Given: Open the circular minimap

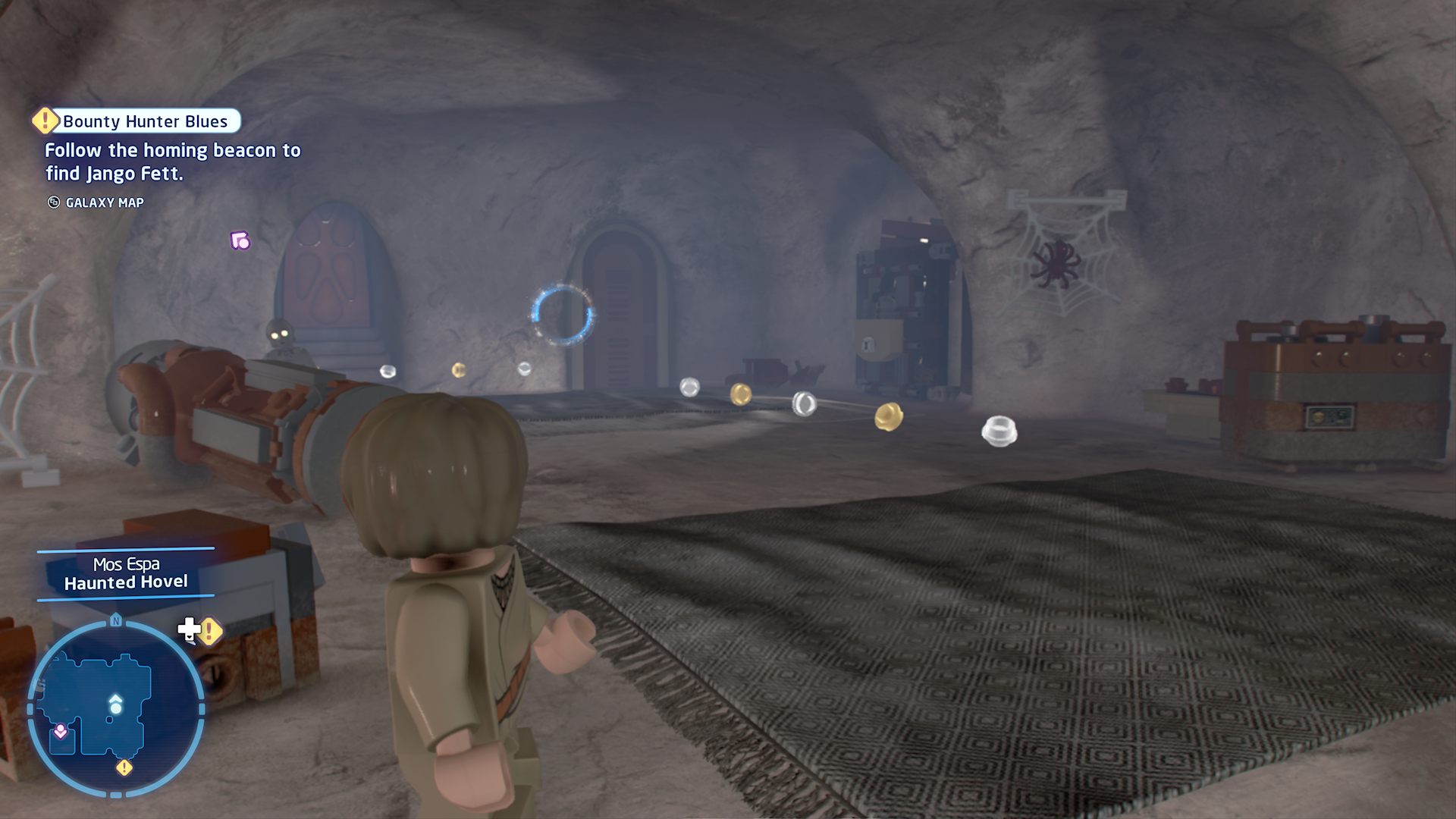Looking at the screenshot, I should [115, 708].
